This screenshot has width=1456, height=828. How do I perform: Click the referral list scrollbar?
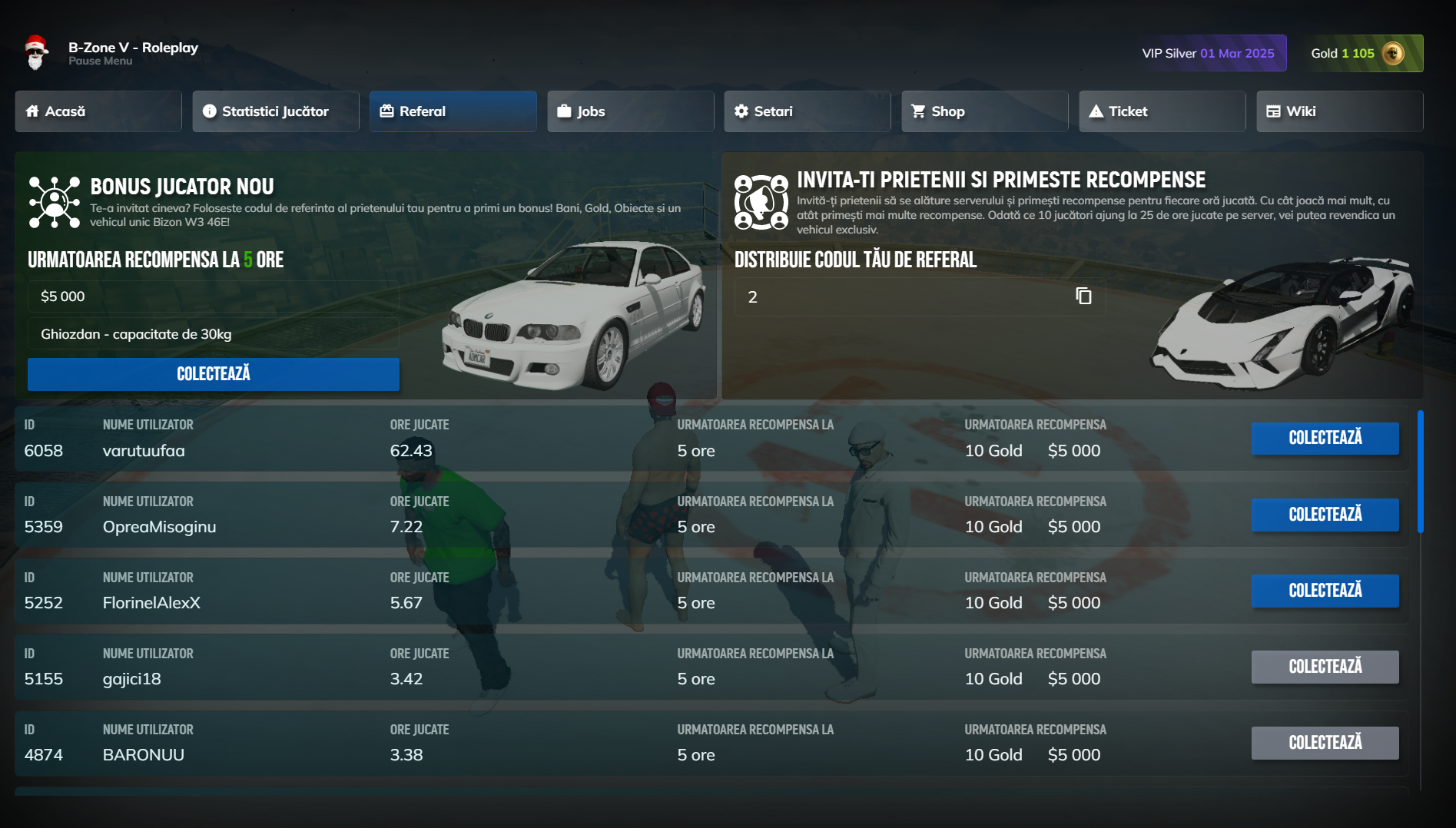point(1421,472)
